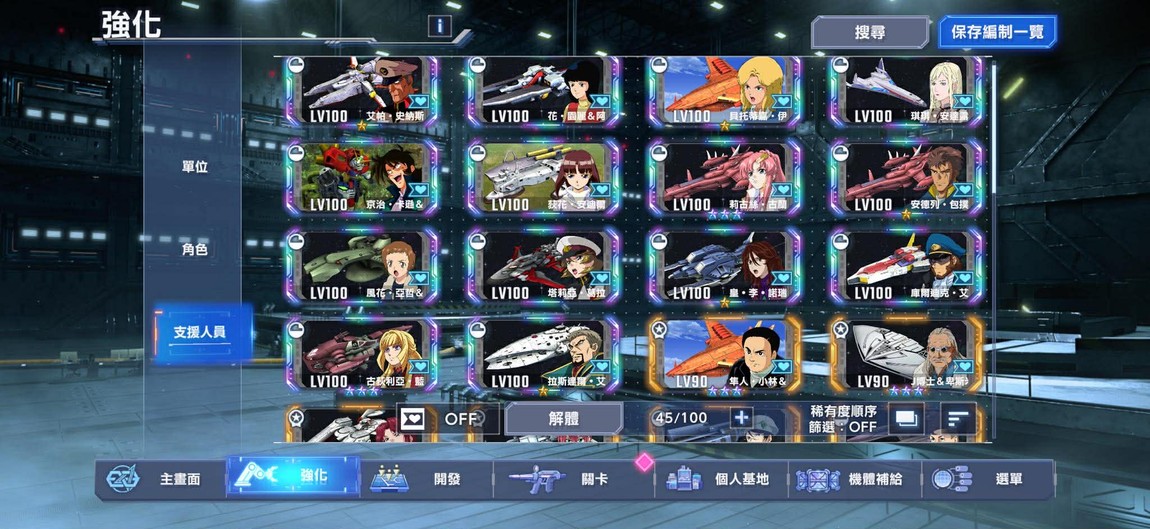
Task: Go to 主畫面 main screen
Action: coord(160,479)
